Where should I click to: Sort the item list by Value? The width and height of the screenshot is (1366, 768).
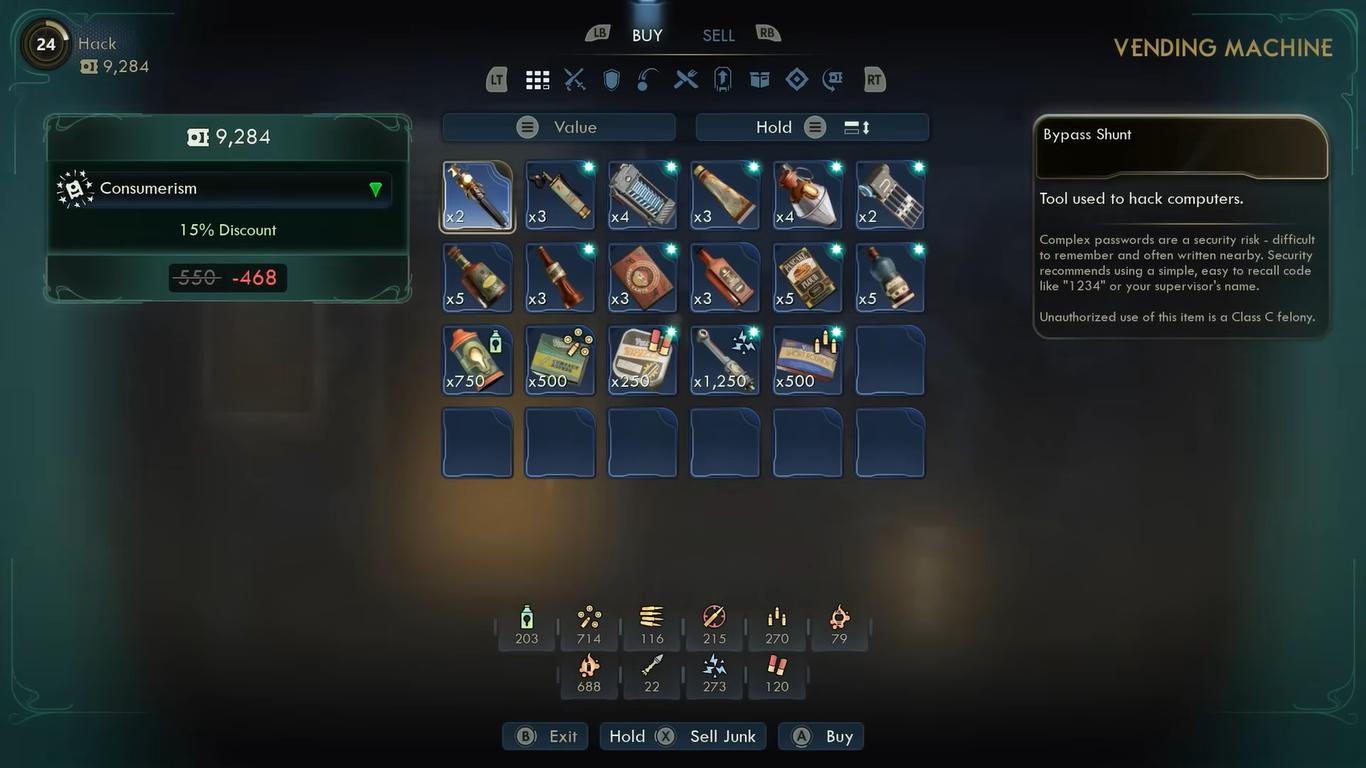click(559, 127)
